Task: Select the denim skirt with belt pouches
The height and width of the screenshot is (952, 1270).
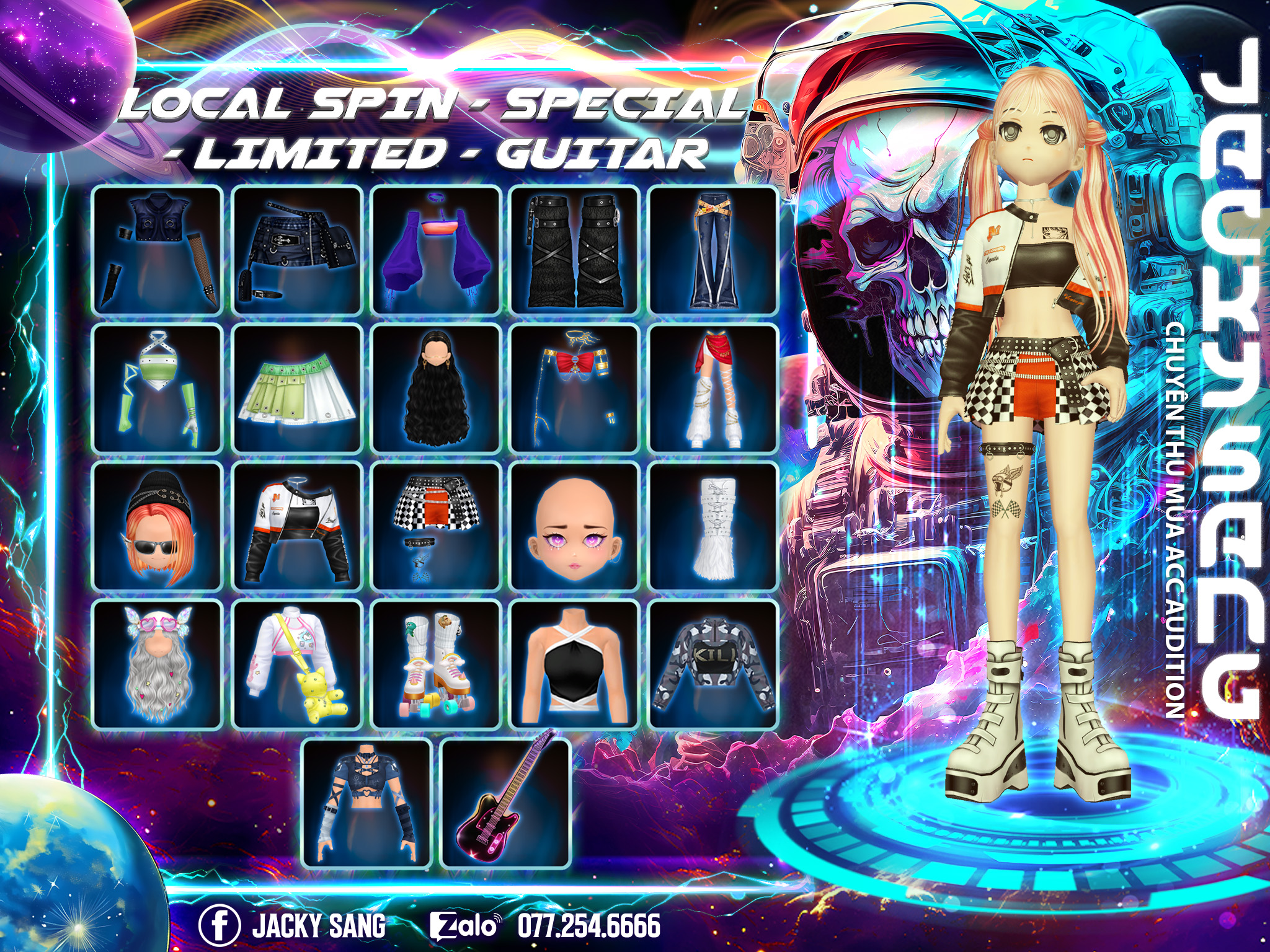Action: pyautogui.click(x=297, y=250)
